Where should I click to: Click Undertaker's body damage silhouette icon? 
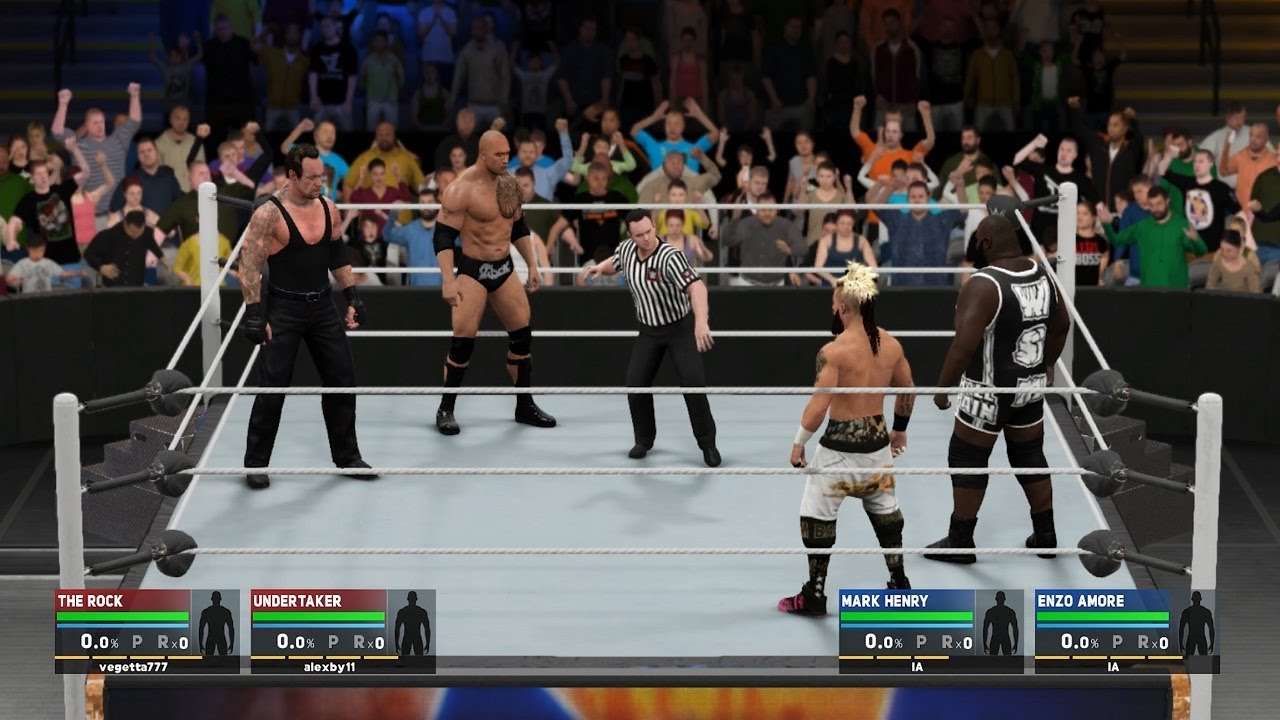tap(411, 623)
